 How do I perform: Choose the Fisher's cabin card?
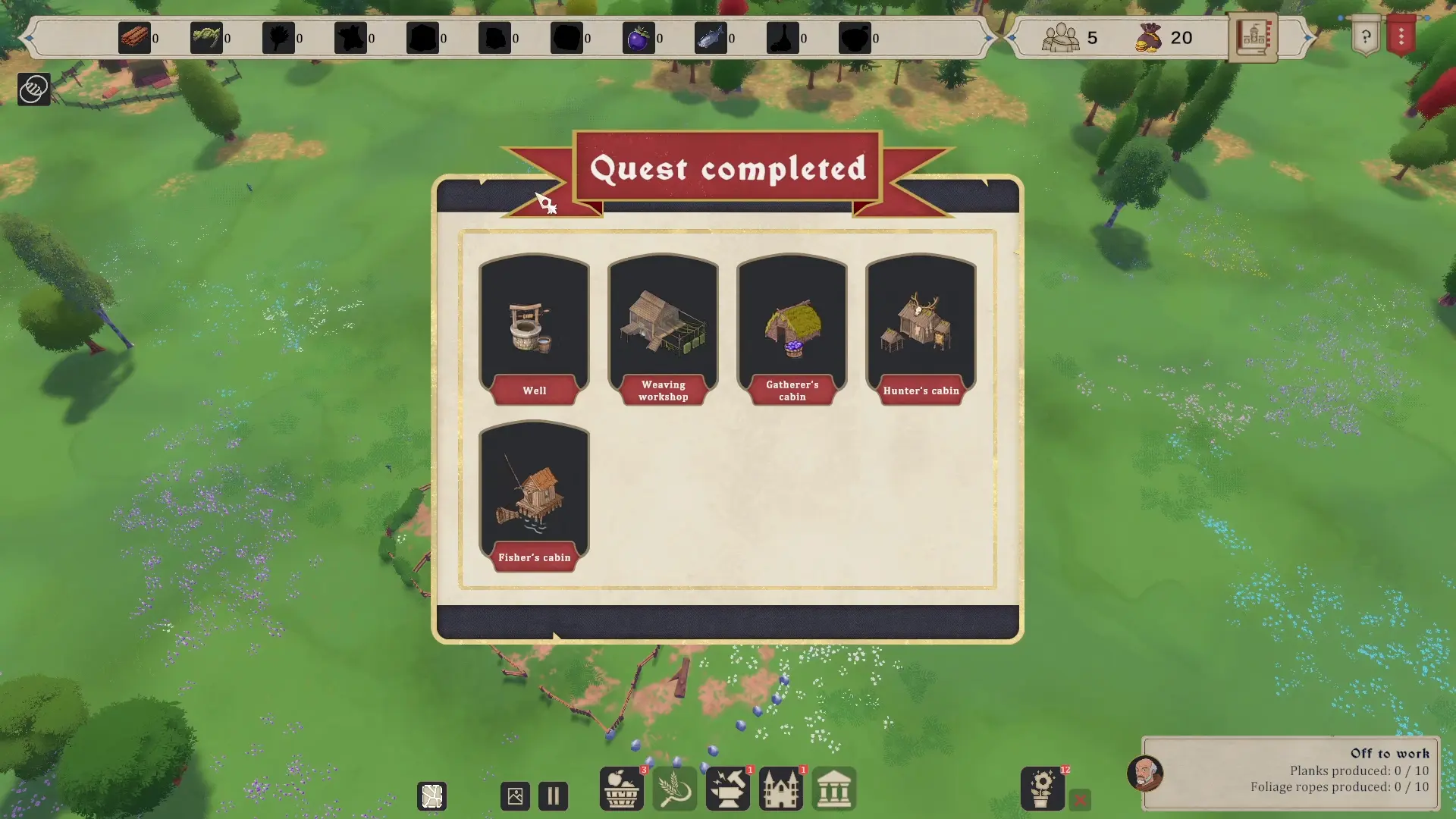tap(534, 497)
